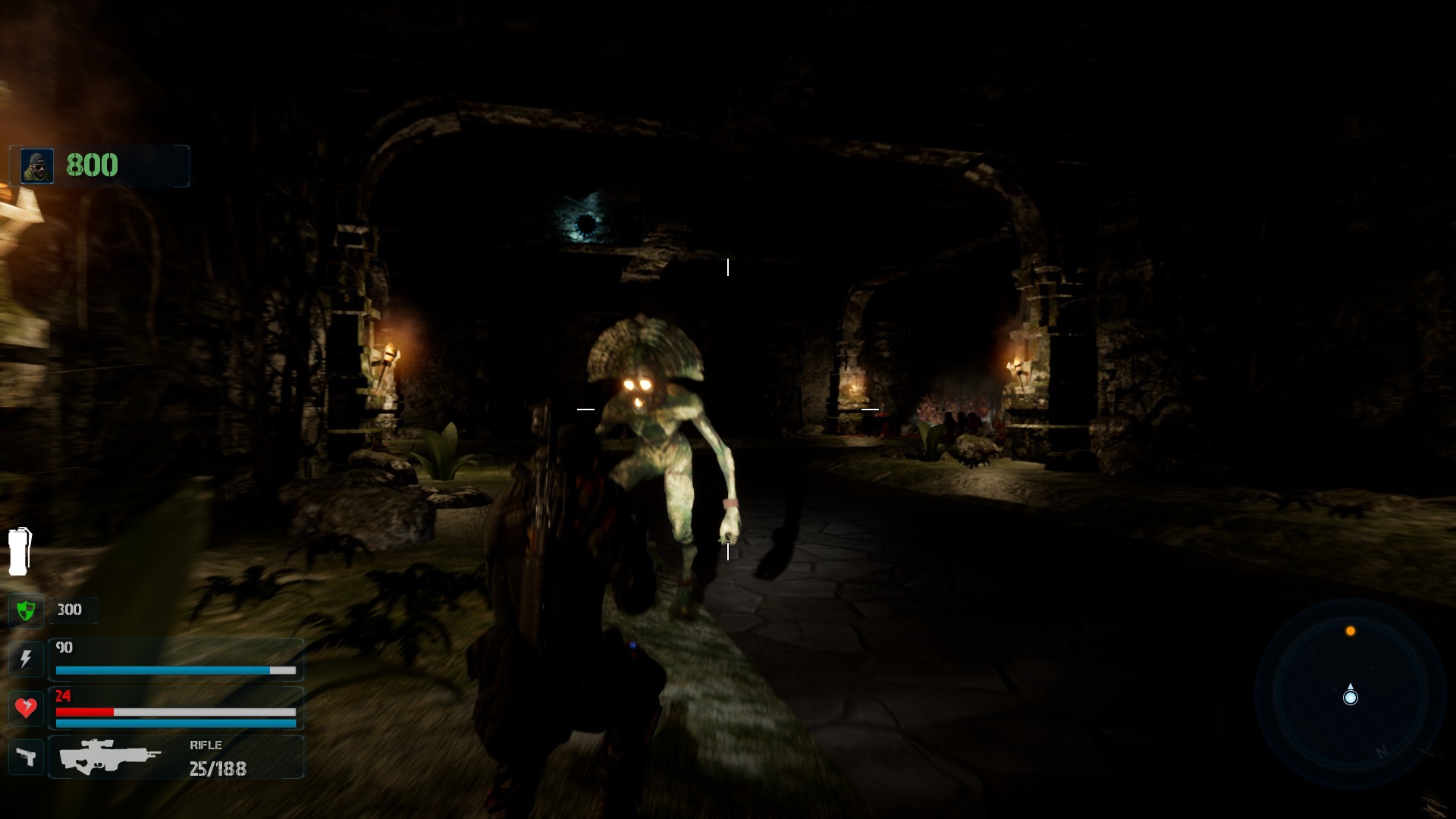Click the 25/188 ammo counter
Viewport: 1456px width, 819px height.
point(220,768)
